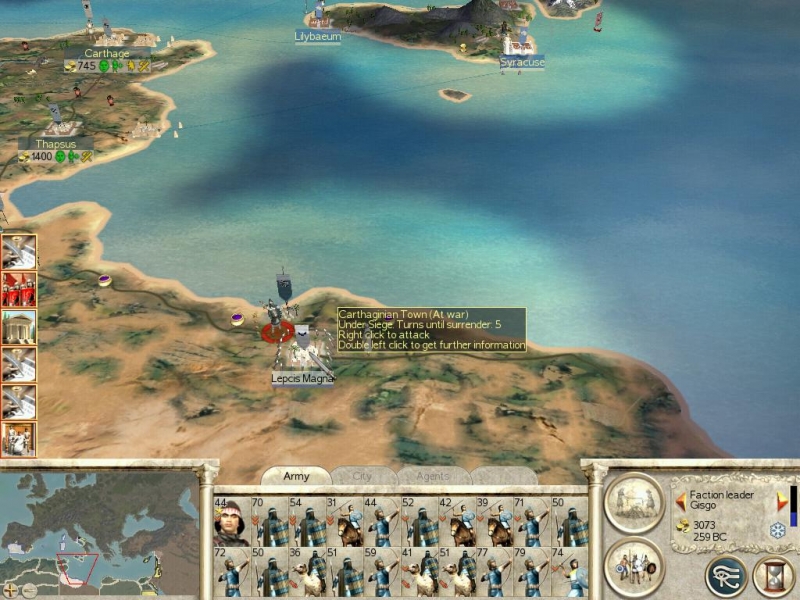The width and height of the screenshot is (800, 600).
Task: End the turn with the hourglass button
Action: click(x=773, y=577)
